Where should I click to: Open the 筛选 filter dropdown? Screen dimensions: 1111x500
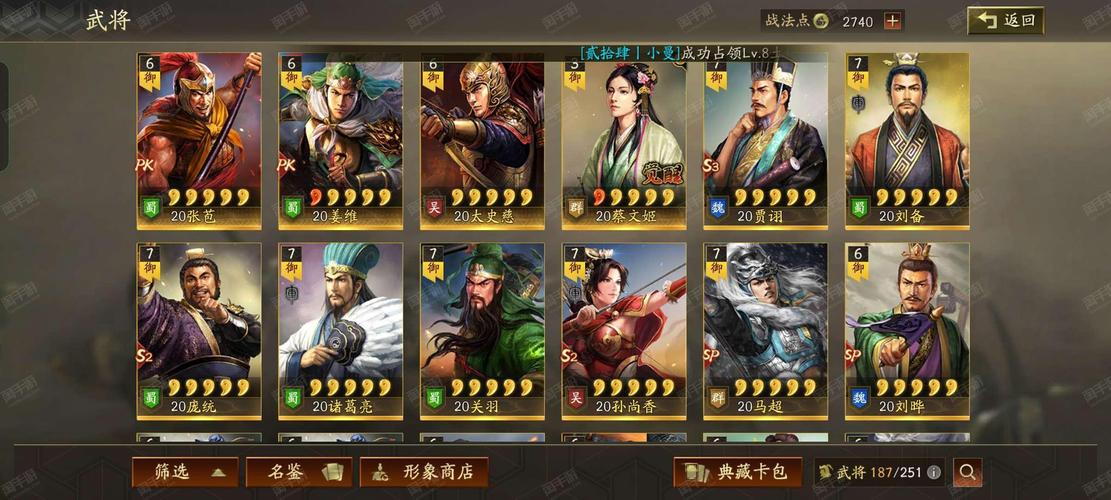pyautogui.click(x=185, y=472)
